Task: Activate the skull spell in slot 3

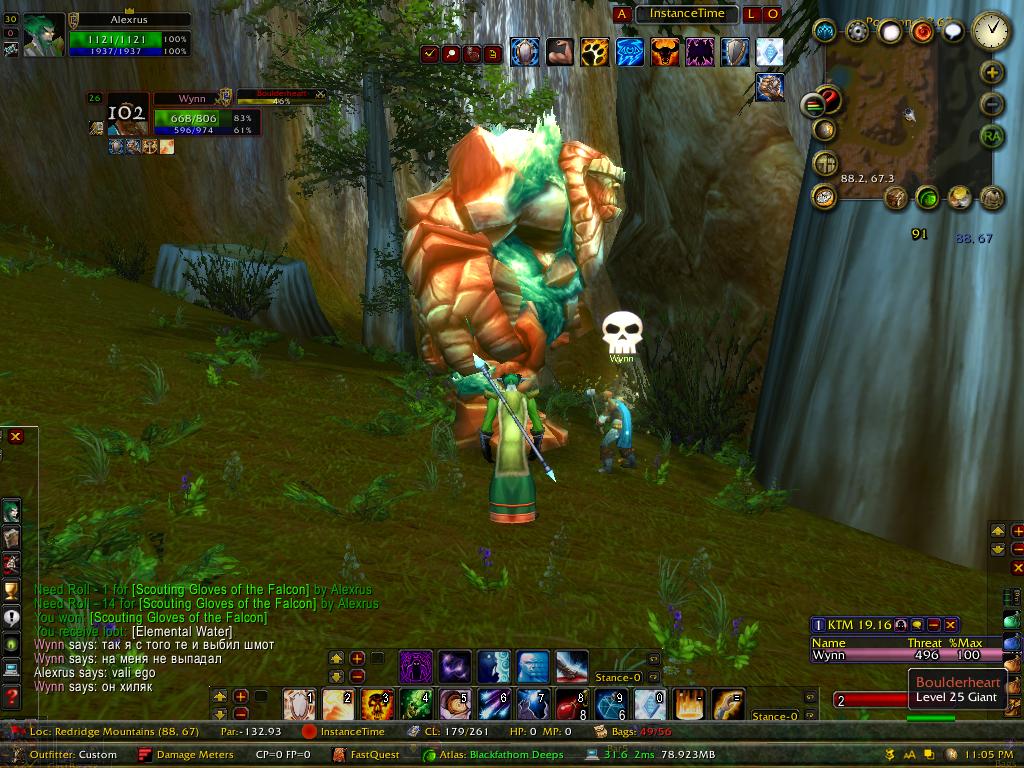Action: point(377,704)
